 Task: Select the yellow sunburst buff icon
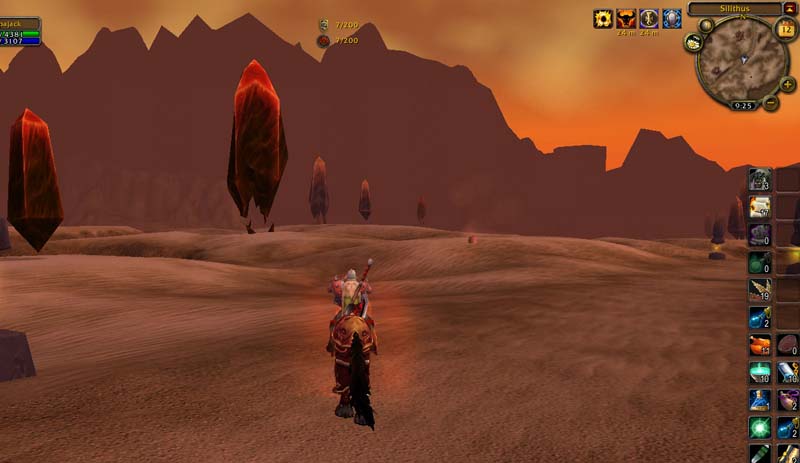pyautogui.click(x=603, y=19)
